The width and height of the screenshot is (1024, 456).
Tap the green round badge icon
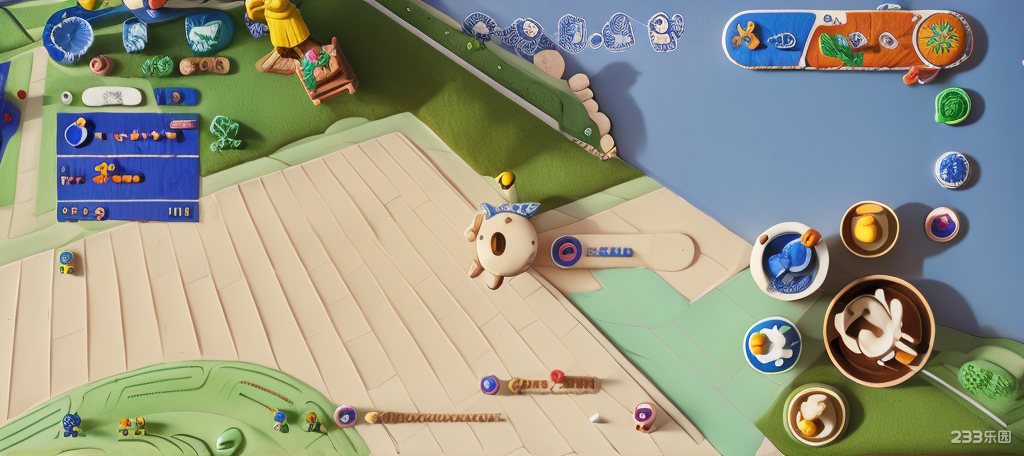tap(952, 105)
